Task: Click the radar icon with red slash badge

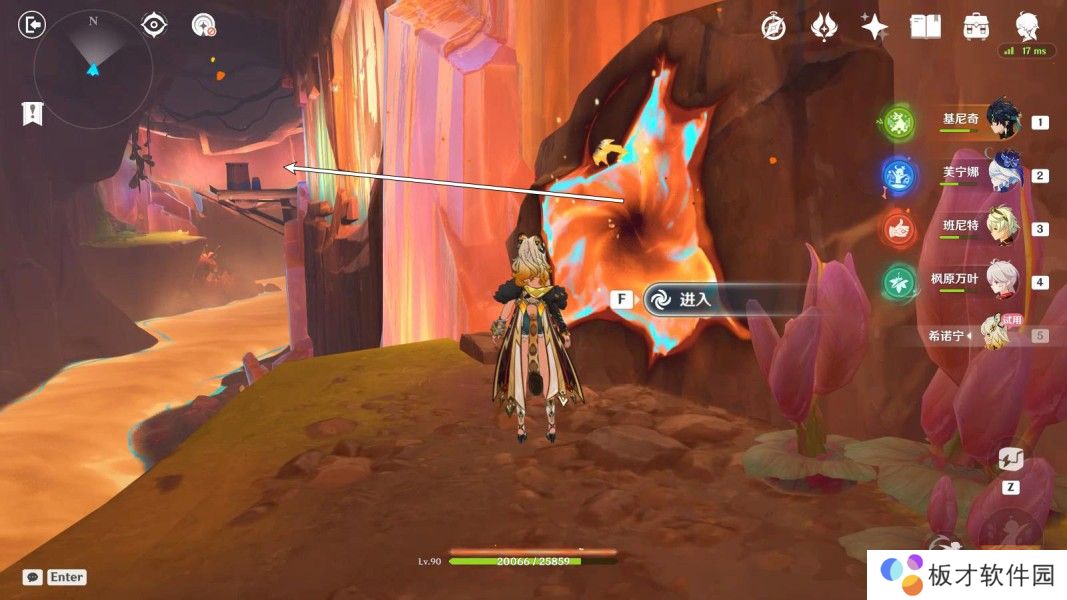Action: pyautogui.click(x=204, y=25)
